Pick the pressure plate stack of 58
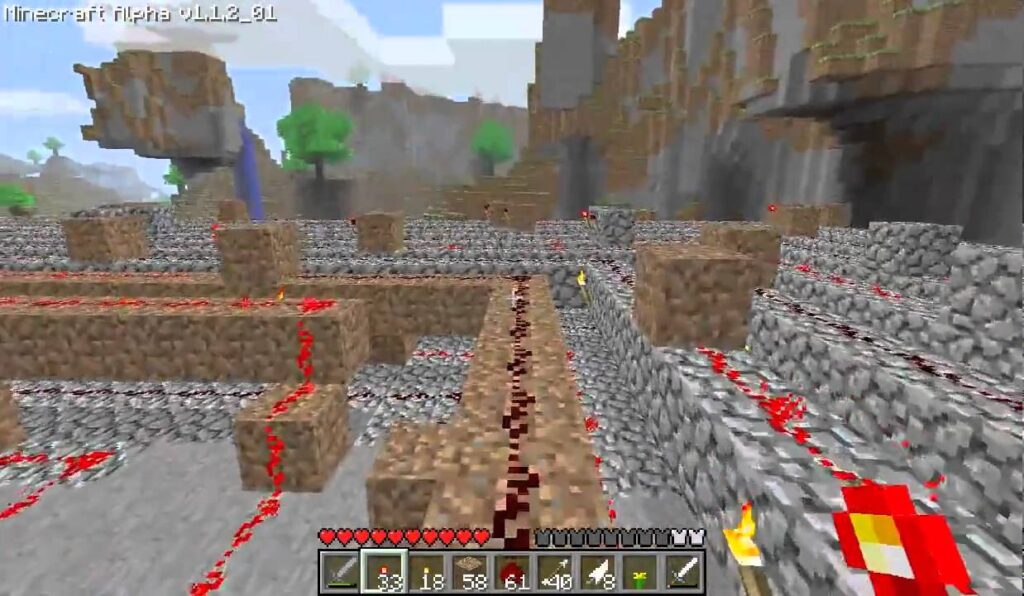Image resolution: width=1024 pixels, height=596 pixels. (x=469, y=571)
